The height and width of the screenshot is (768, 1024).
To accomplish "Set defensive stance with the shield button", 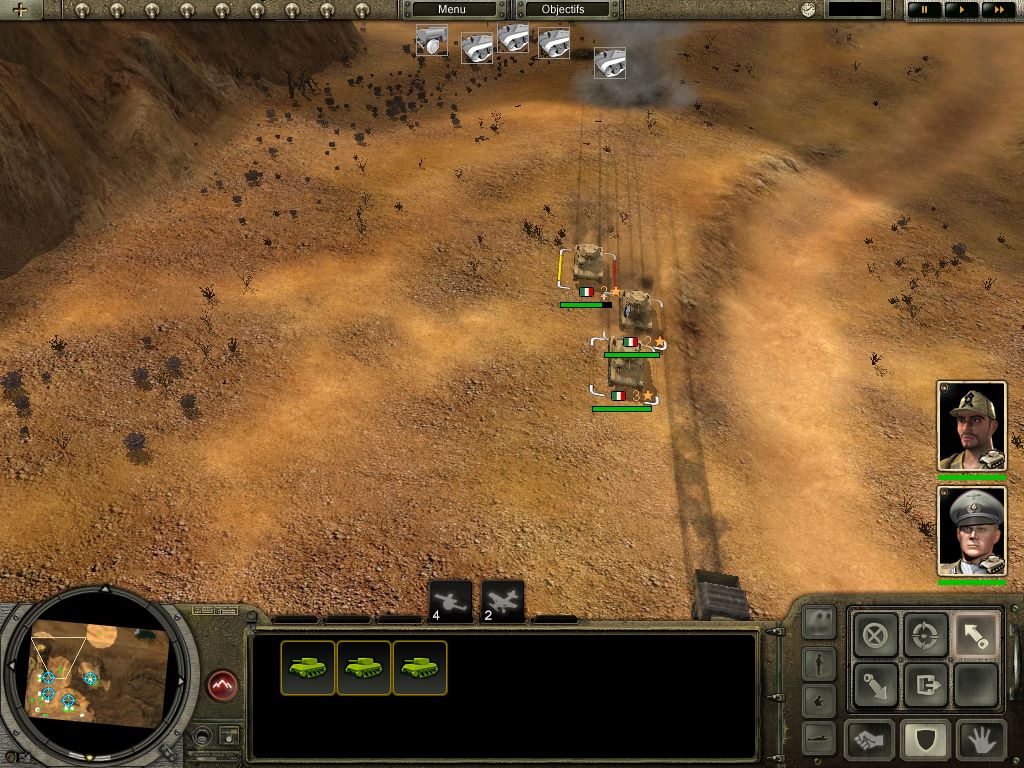I will point(925,741).
